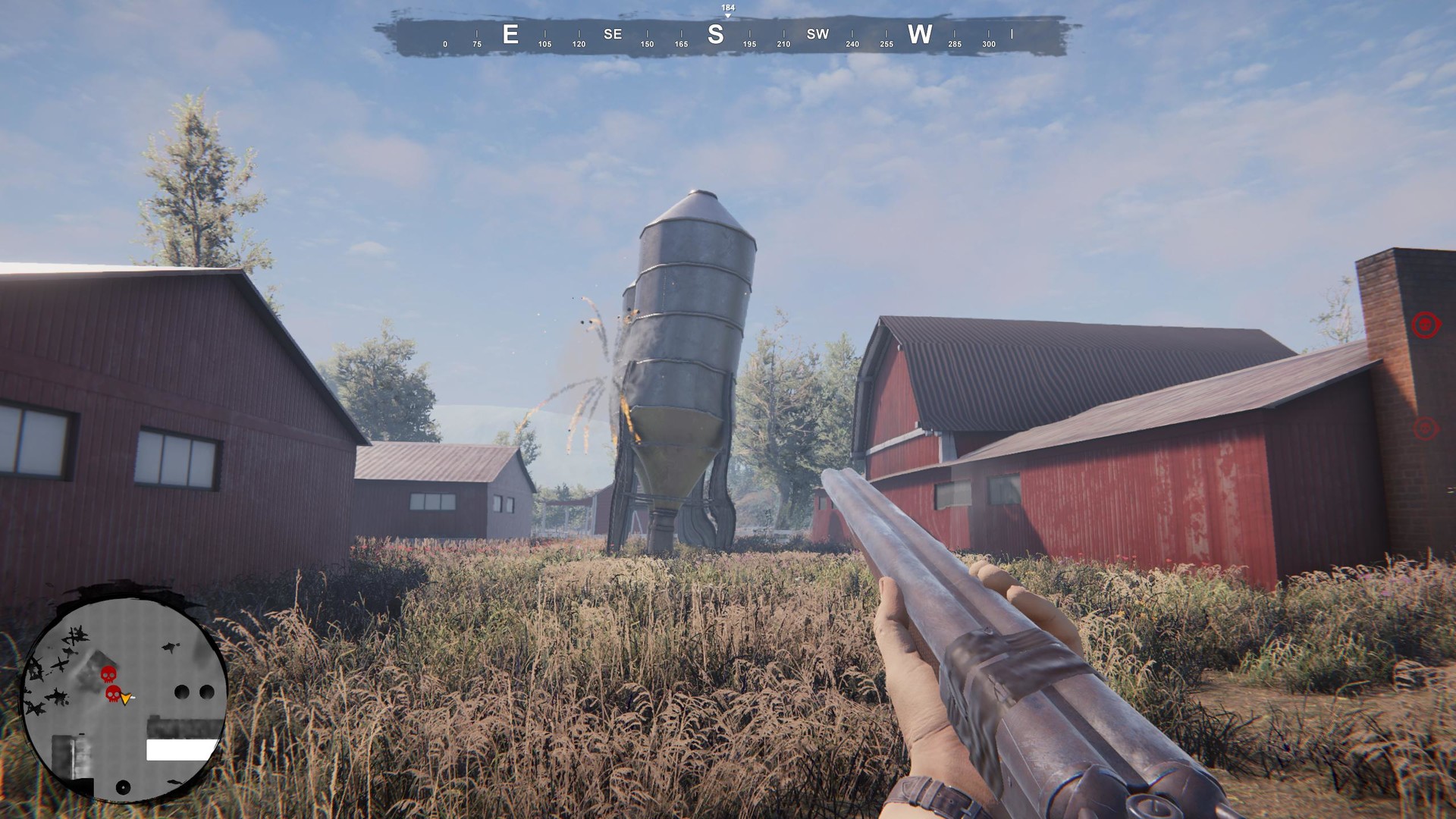The height and width of the screenshot is (819, 1456).
Task: Click the right black dot marker on the minimap
Action: pos(206,692)
